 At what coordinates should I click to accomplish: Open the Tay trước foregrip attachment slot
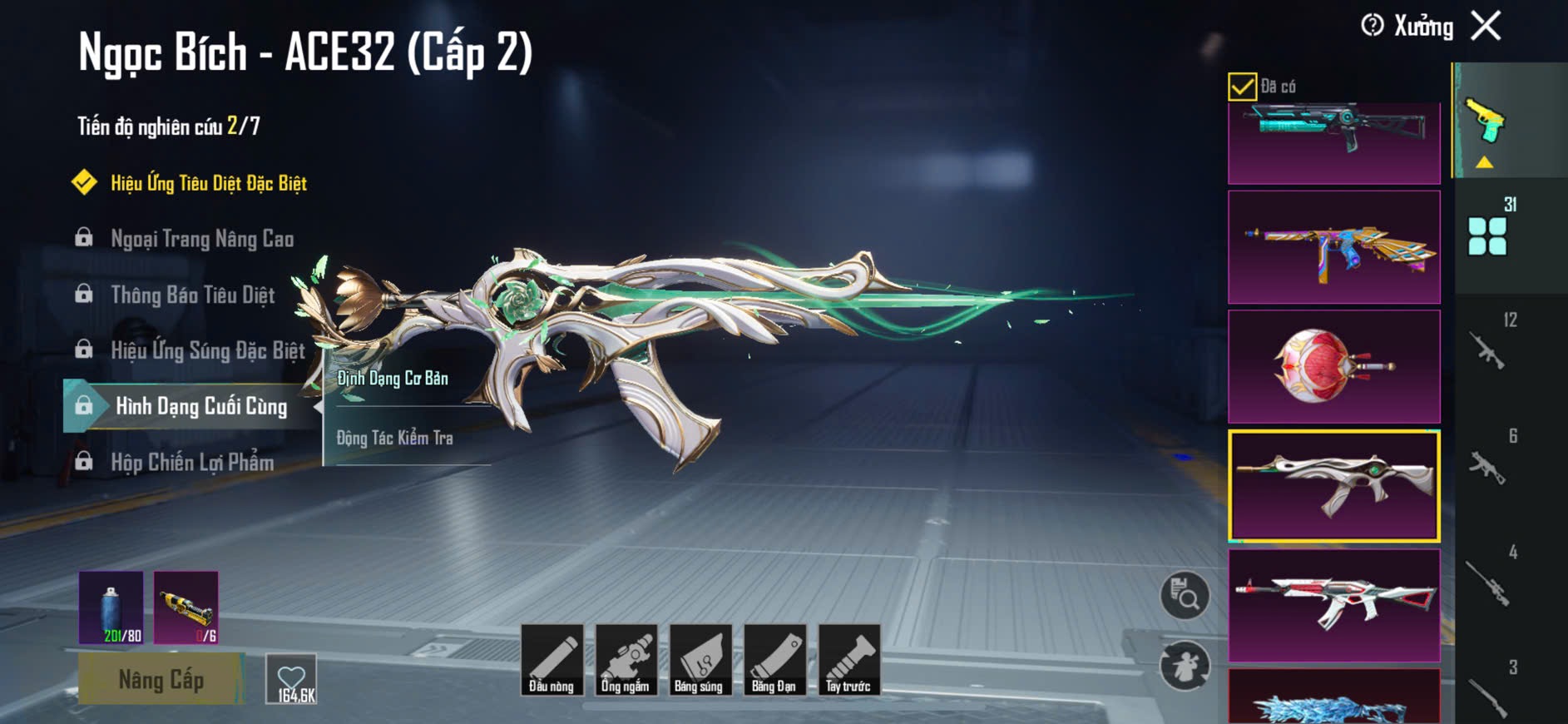click(x=848, y=659)
